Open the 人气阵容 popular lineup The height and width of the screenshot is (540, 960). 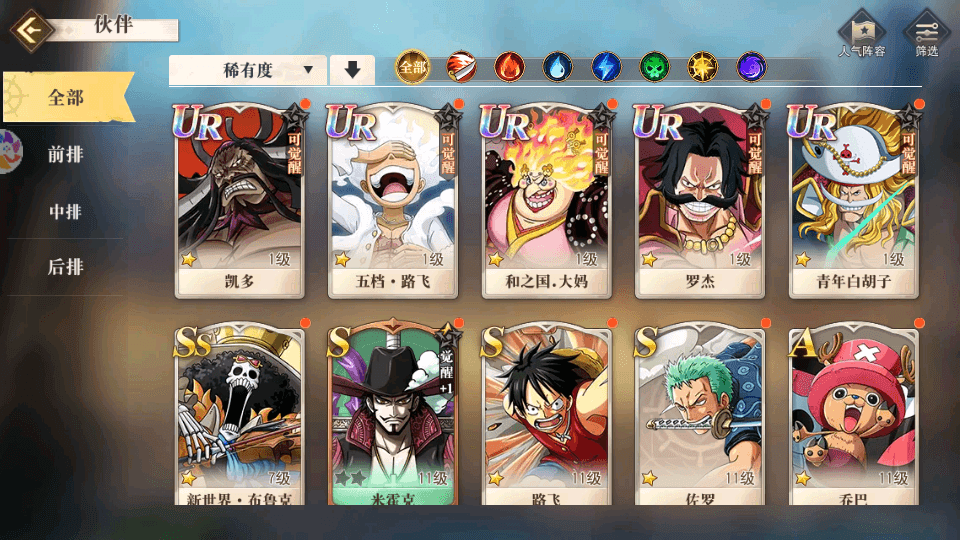tap(861, 35)
